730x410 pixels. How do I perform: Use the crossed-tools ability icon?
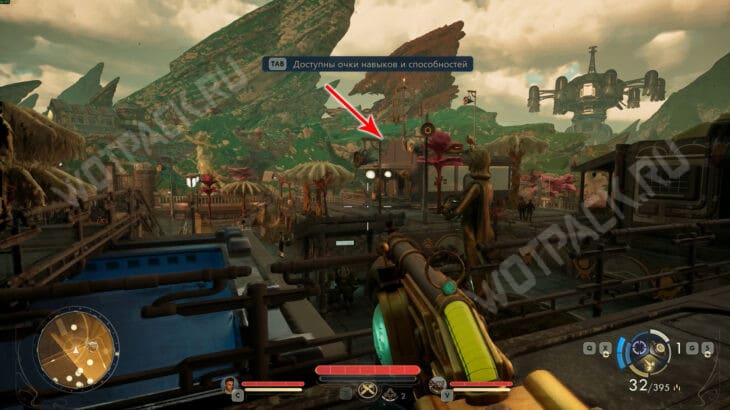click(x=366, y=391)
